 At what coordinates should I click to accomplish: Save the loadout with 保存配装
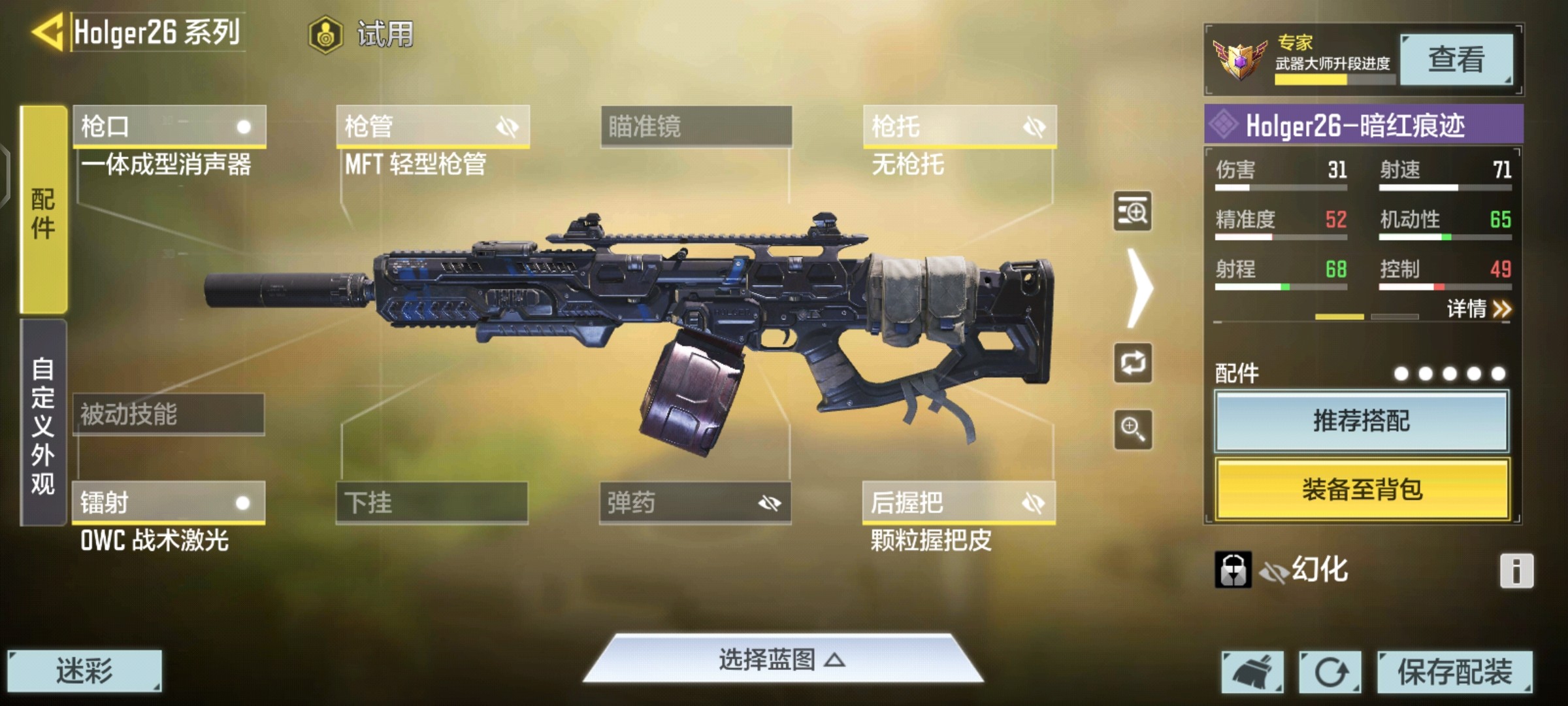1454,671
